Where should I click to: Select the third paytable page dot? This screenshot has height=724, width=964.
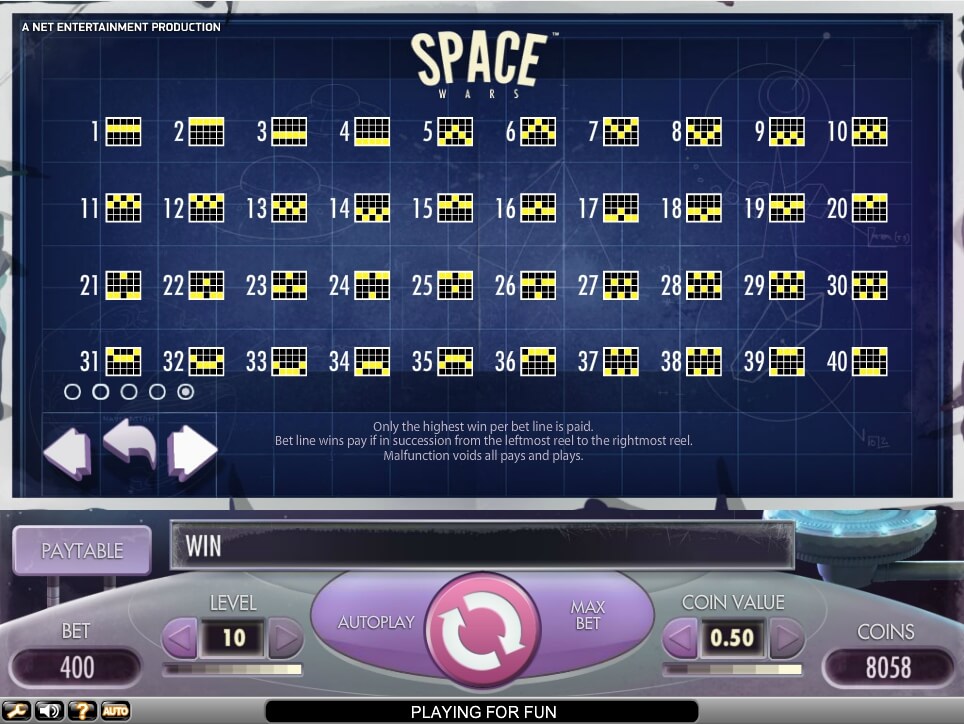point(129,392)
